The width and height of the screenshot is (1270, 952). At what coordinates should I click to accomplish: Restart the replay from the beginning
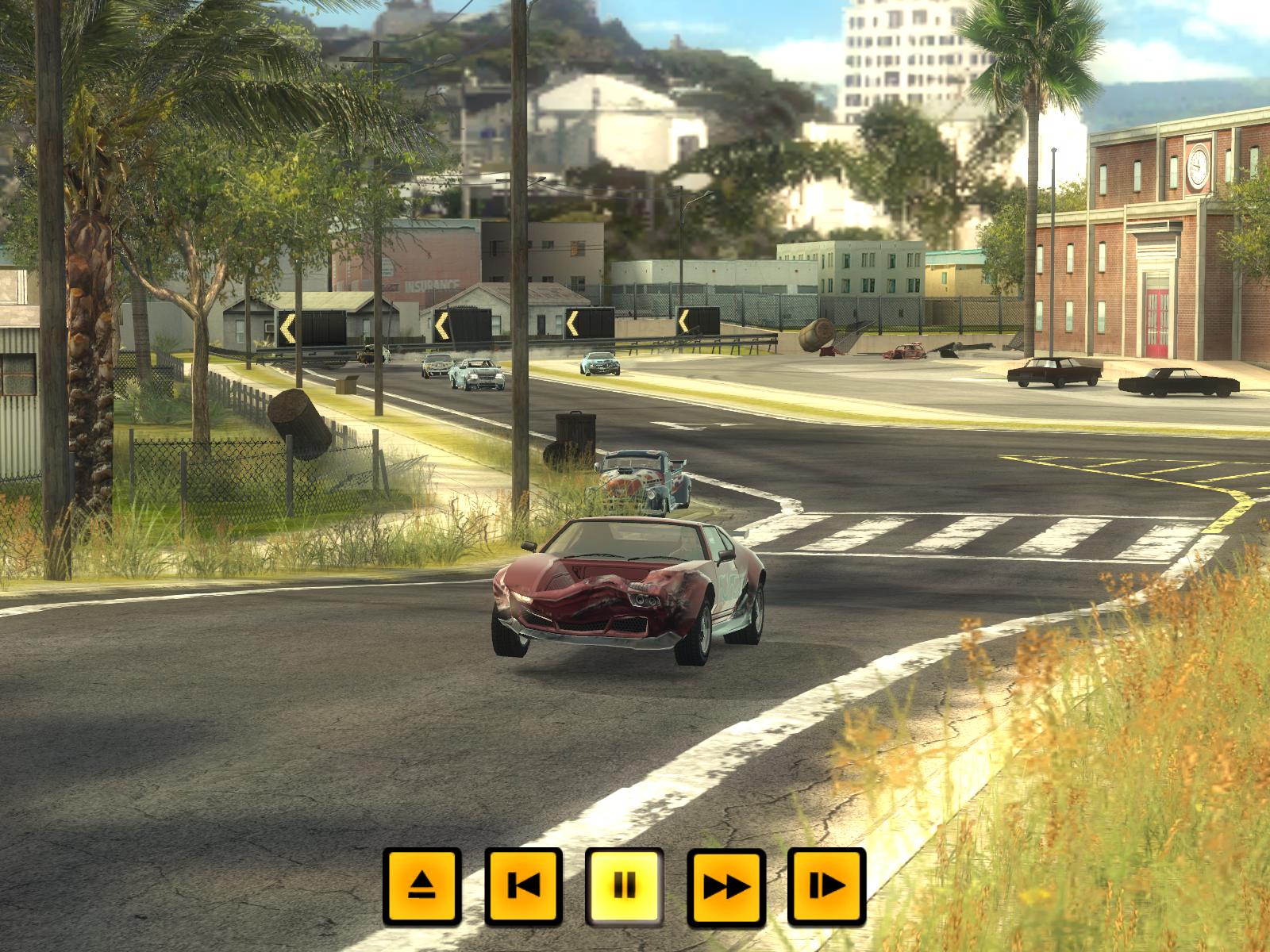click(523, 887)
